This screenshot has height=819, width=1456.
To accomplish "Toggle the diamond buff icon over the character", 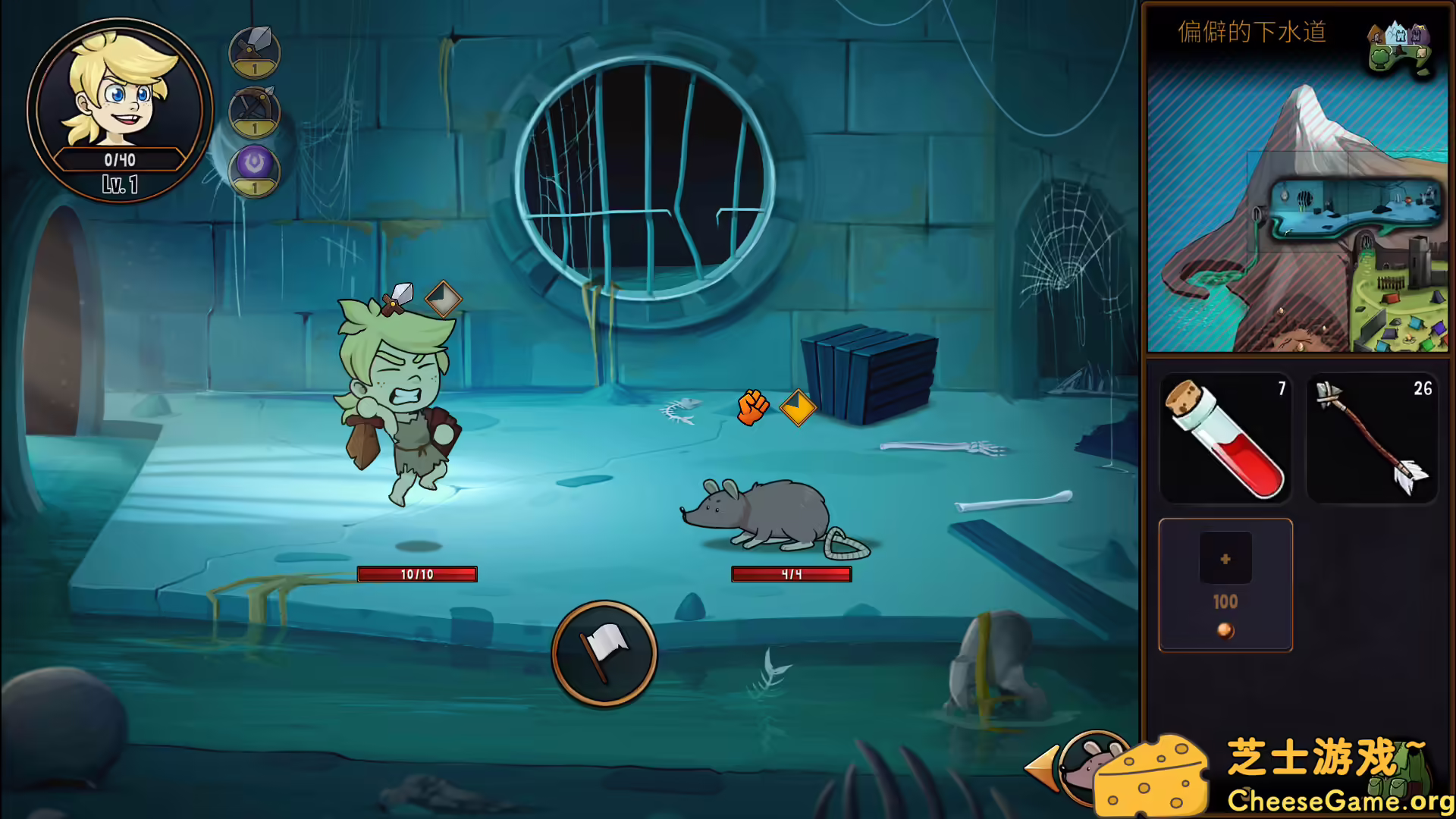I will coord(442,300).
